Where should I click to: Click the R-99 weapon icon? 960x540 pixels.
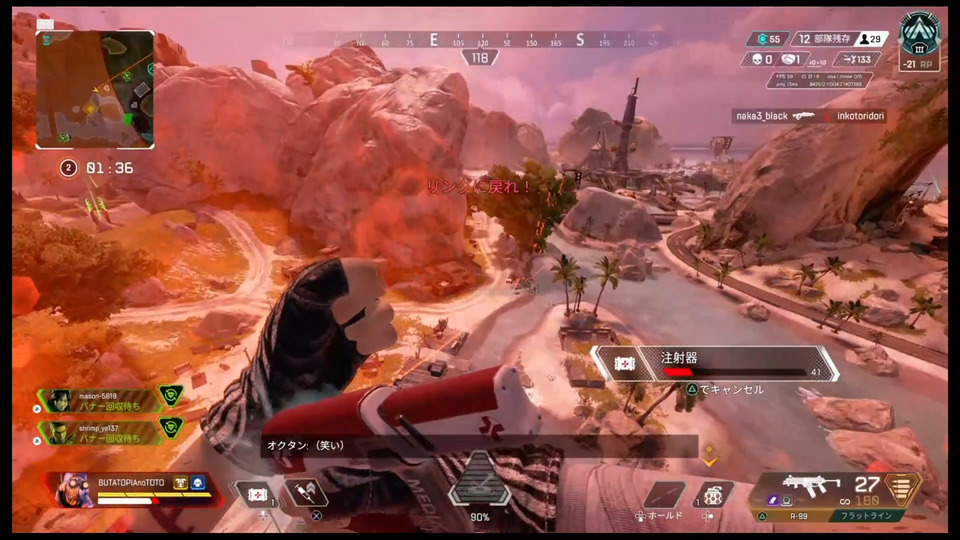click(x=812, y=486)
